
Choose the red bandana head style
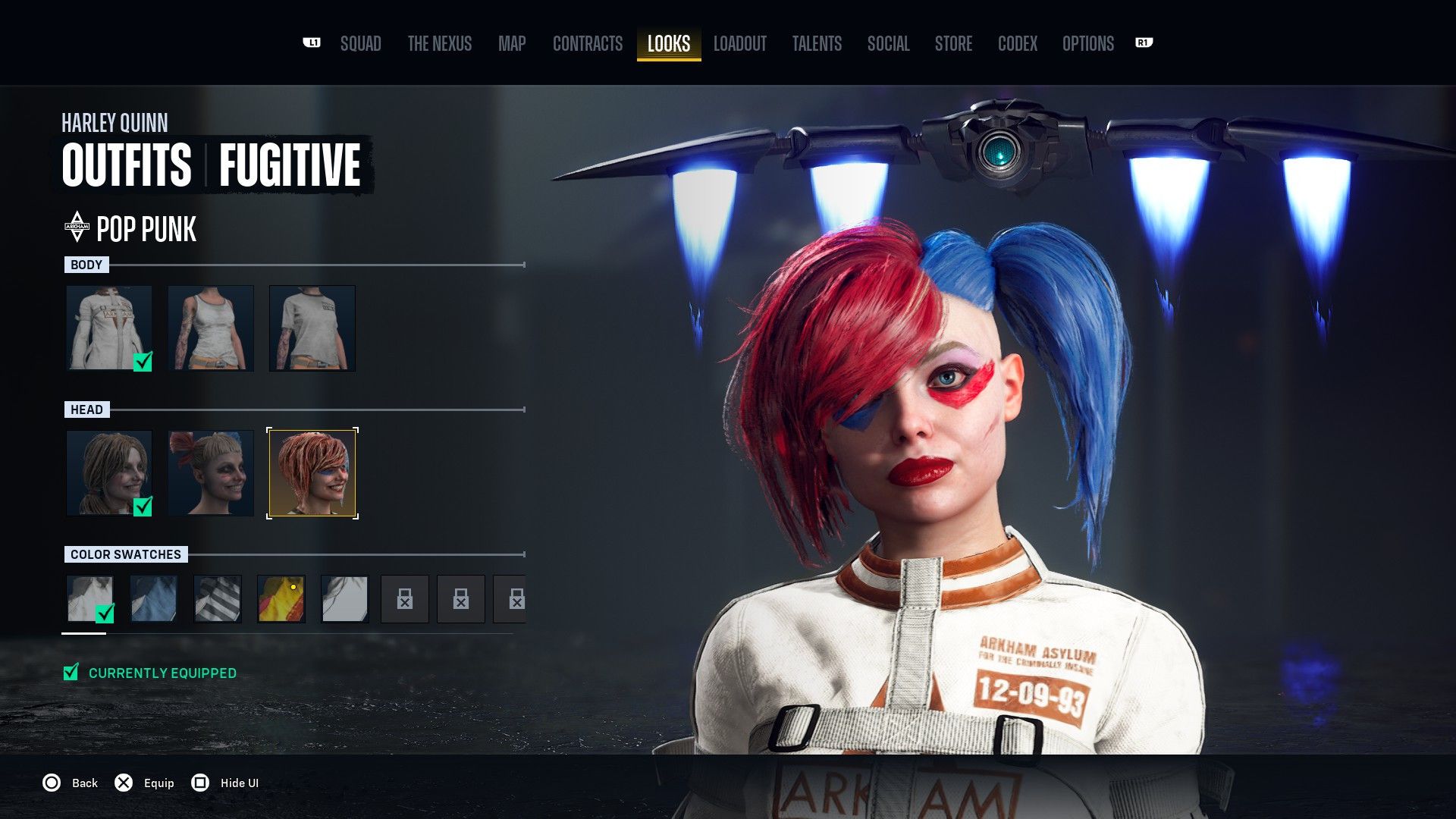point(211,473)
